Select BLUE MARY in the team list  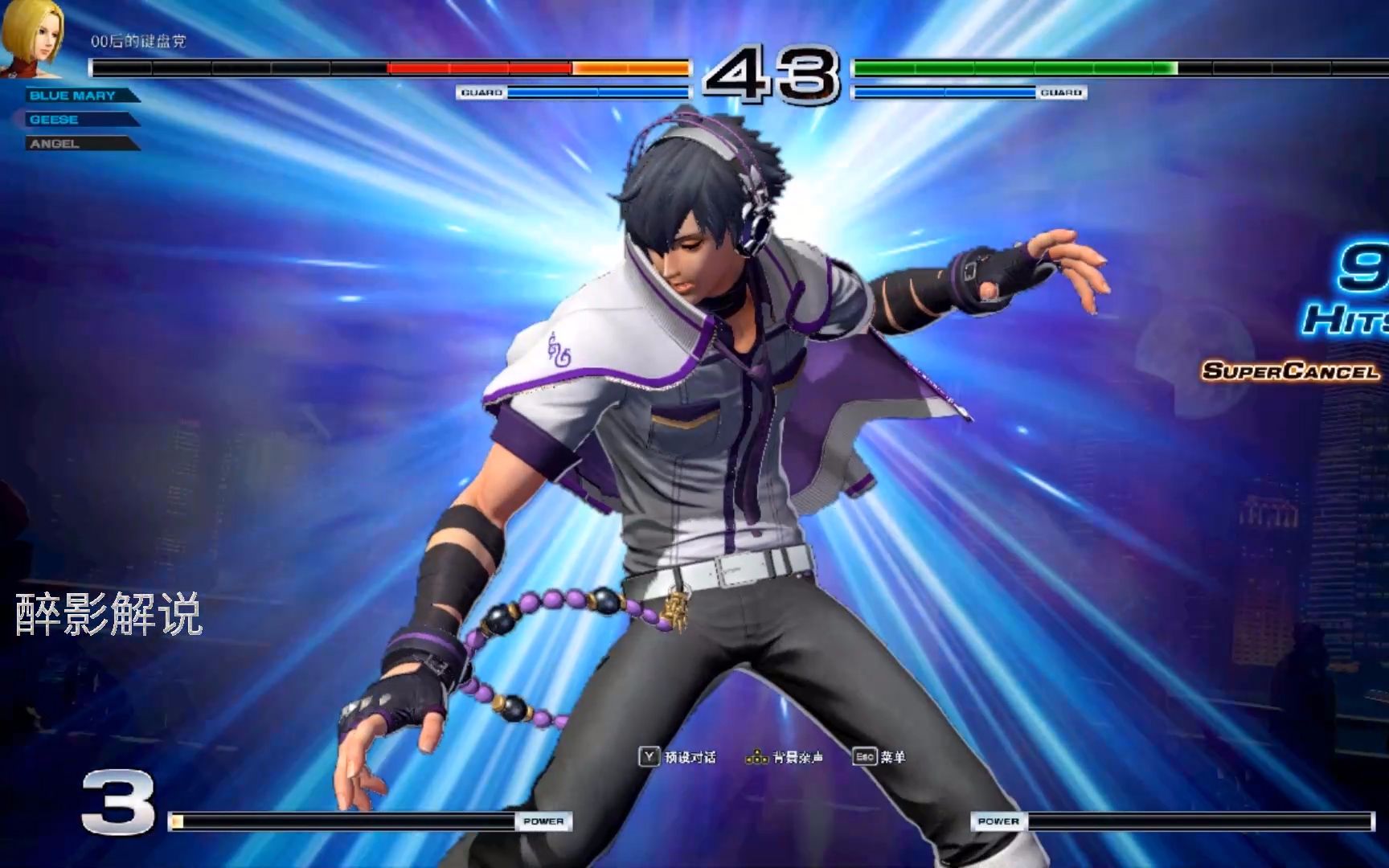click(x=73, y=96)
